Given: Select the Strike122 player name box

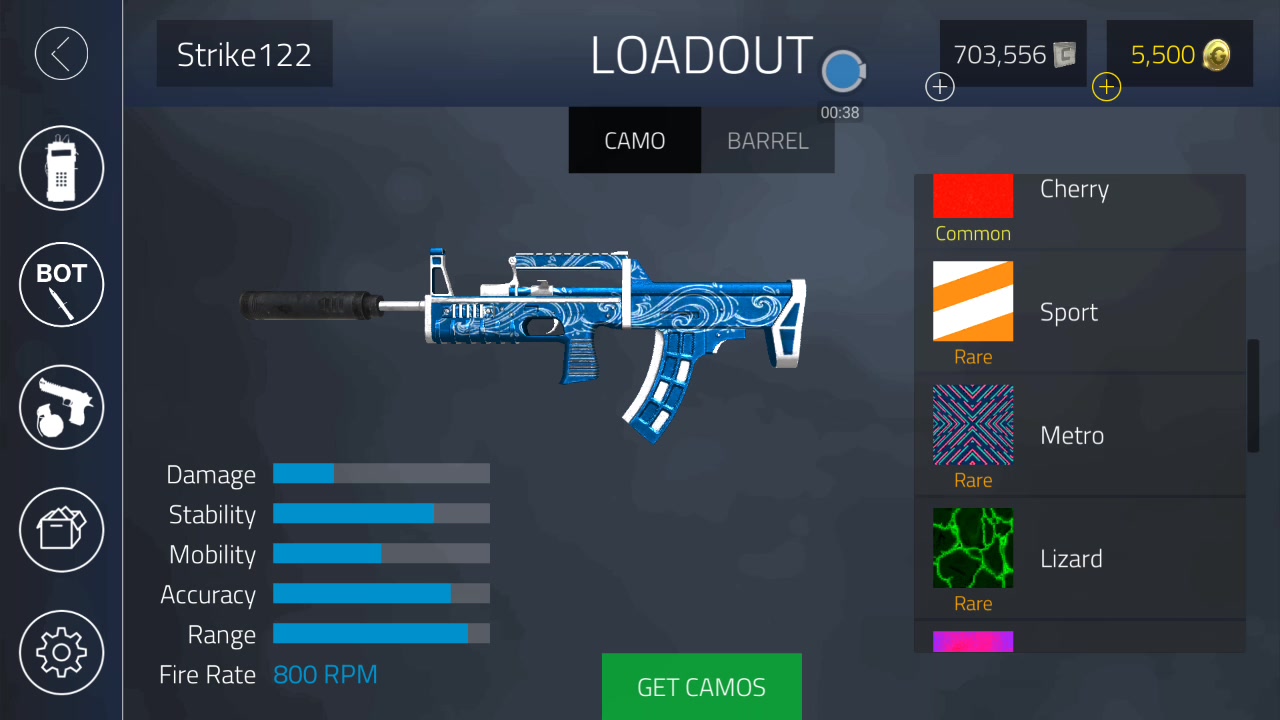Looking at the screenshot, I should point(244,54).
